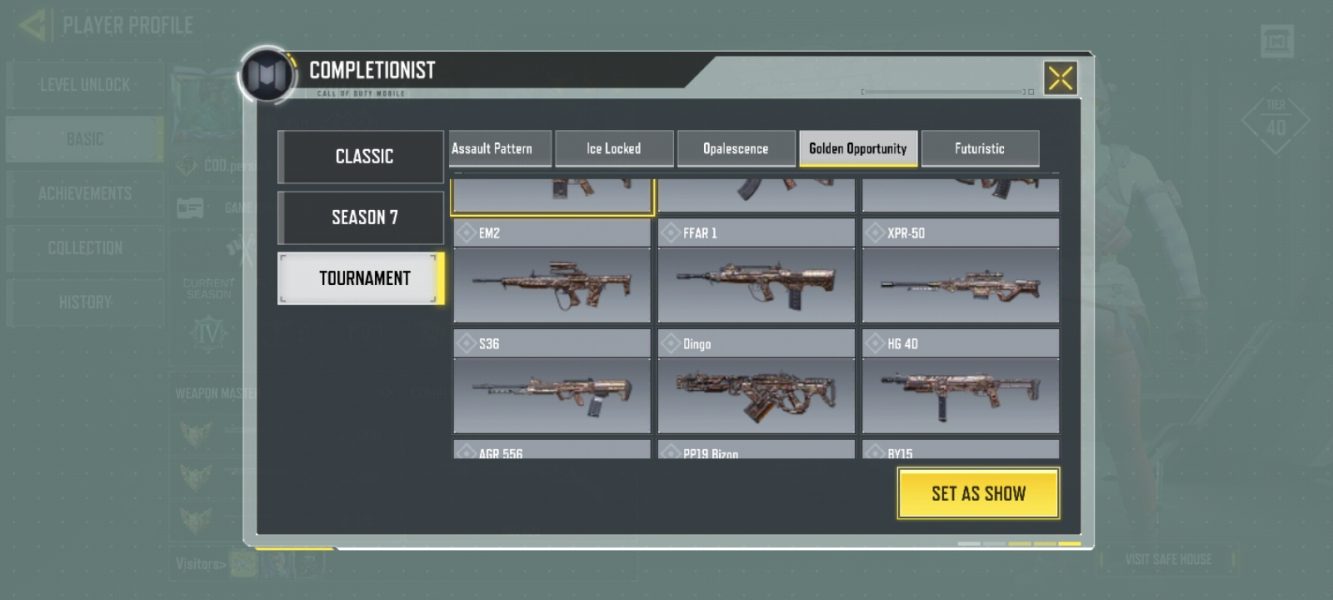Click the Set As Show button
This screenshot has height=600, width=1333.
(x=978, y=493)
